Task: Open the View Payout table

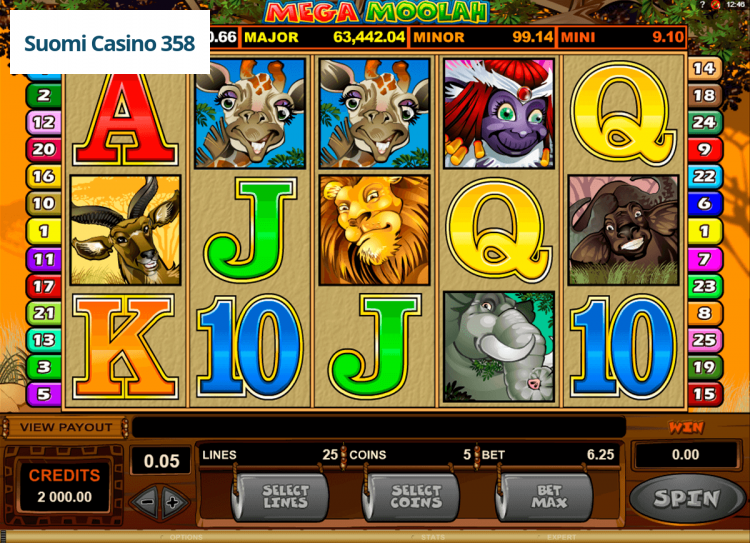Action: point(66,427)
